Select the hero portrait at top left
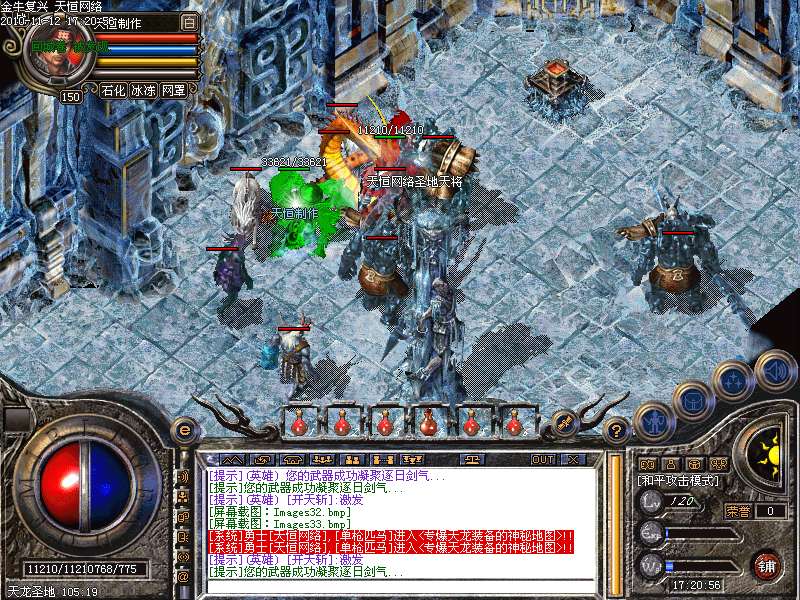Image resolution: width=800 pixels, height=600 pixels. click(58, 57)
